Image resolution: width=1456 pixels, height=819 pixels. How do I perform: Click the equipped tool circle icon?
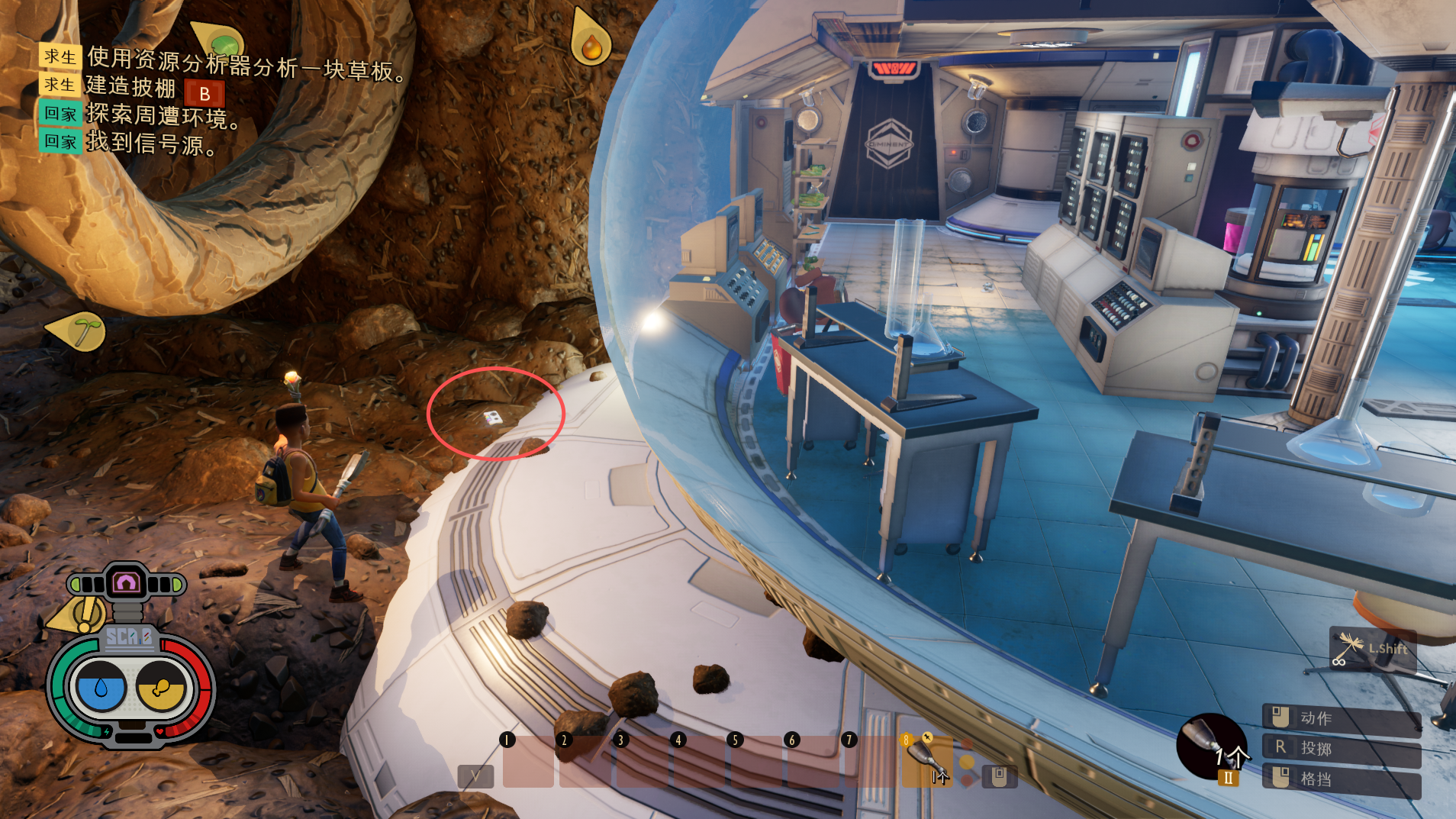(x=1211, y=746)
